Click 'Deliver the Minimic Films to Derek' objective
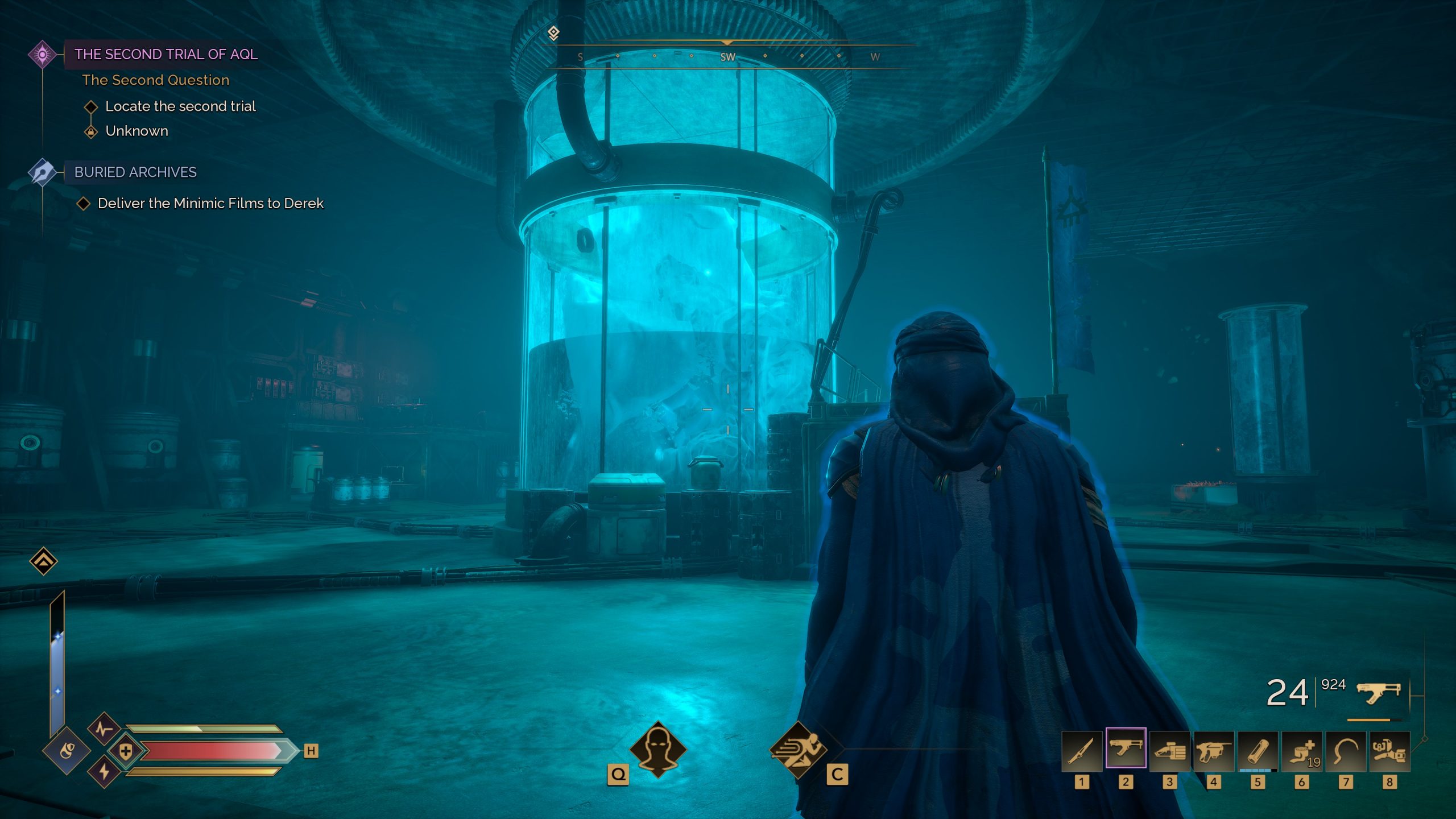1456x819 pixels. click(x=210, y=204)
